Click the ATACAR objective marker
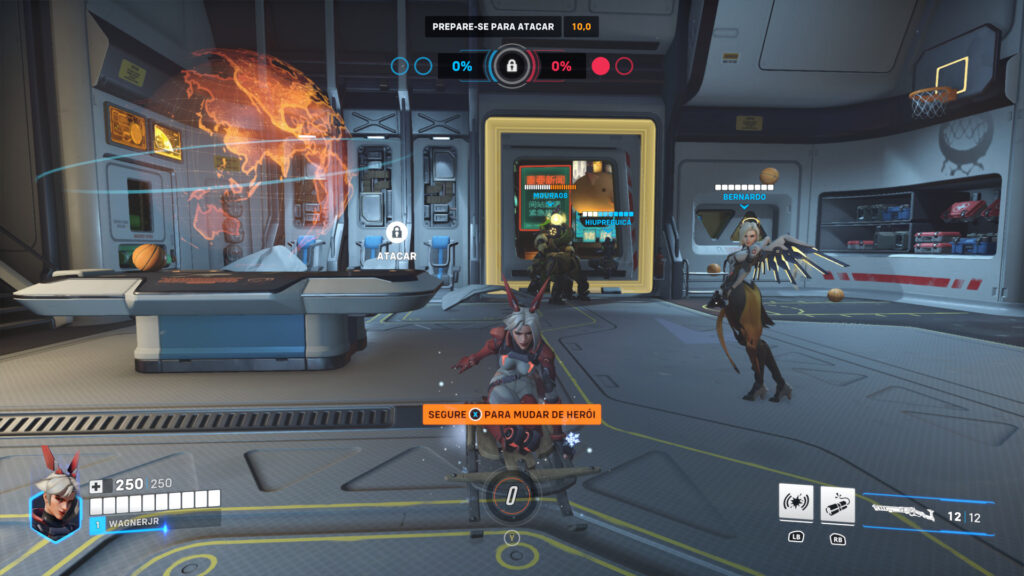 point(397,234)
